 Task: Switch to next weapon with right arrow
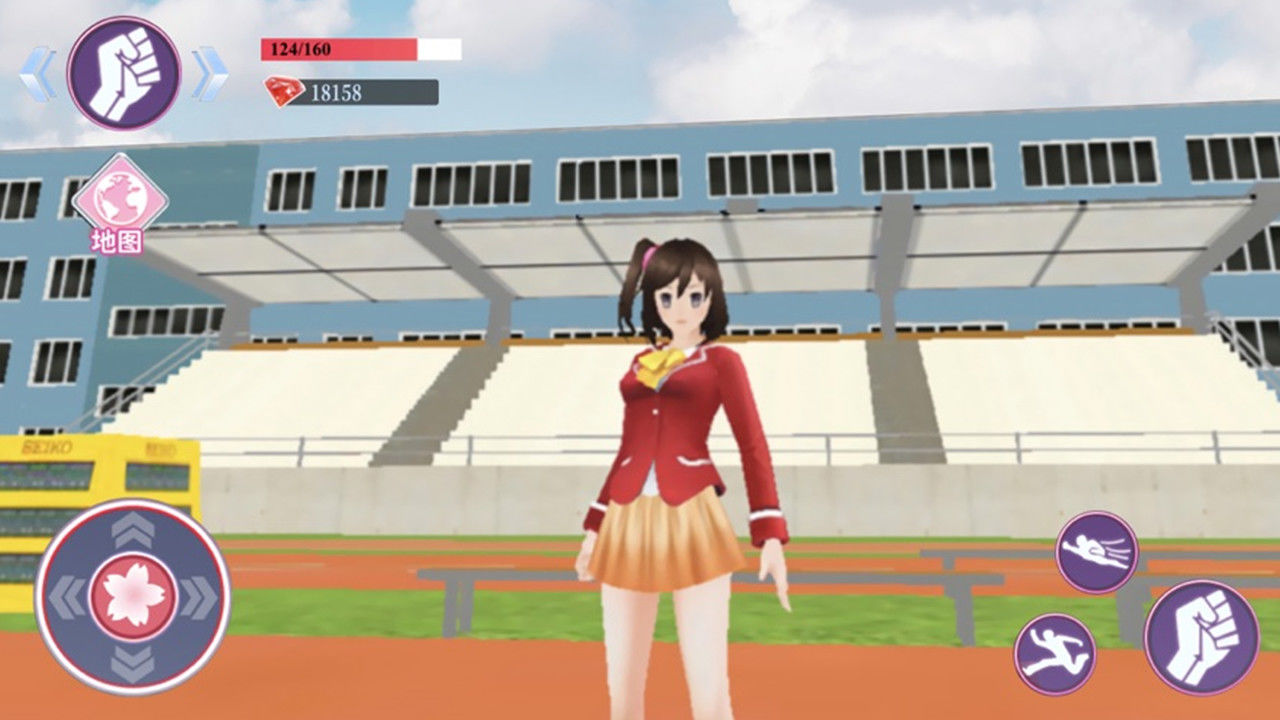(209, 74)
